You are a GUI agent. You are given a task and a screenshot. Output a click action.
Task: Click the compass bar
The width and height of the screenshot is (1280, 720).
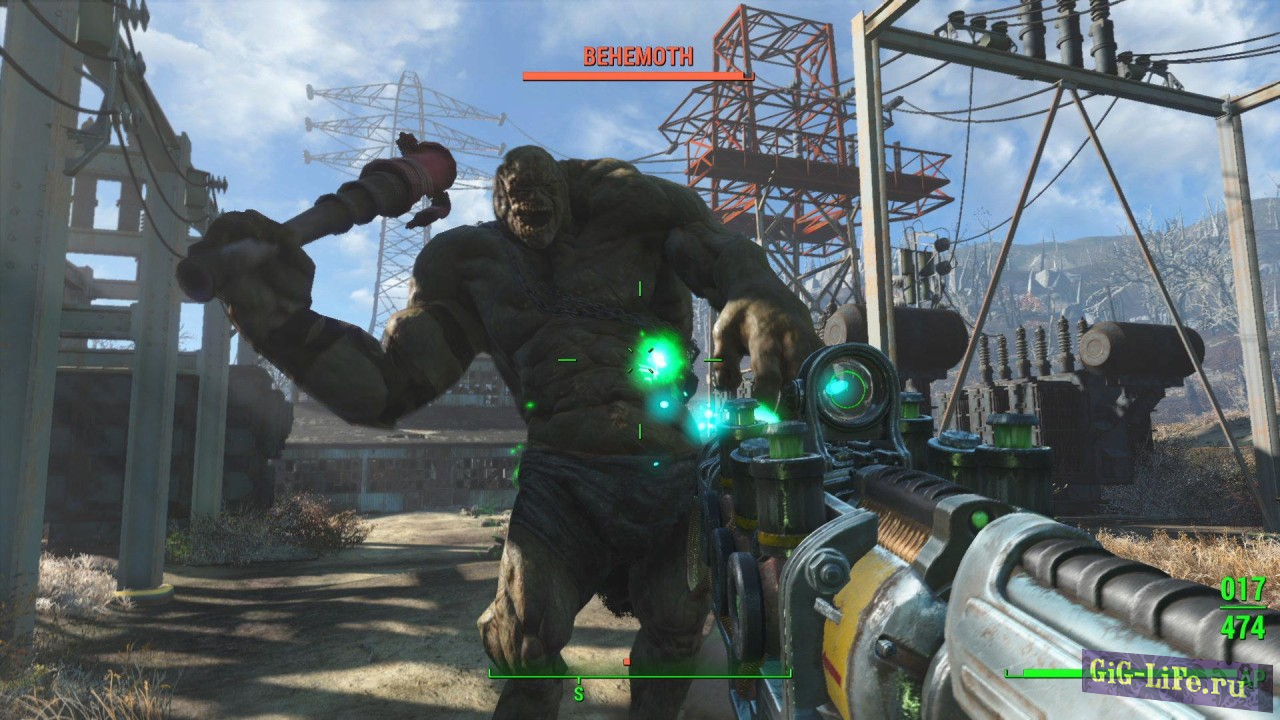[639, 674]
